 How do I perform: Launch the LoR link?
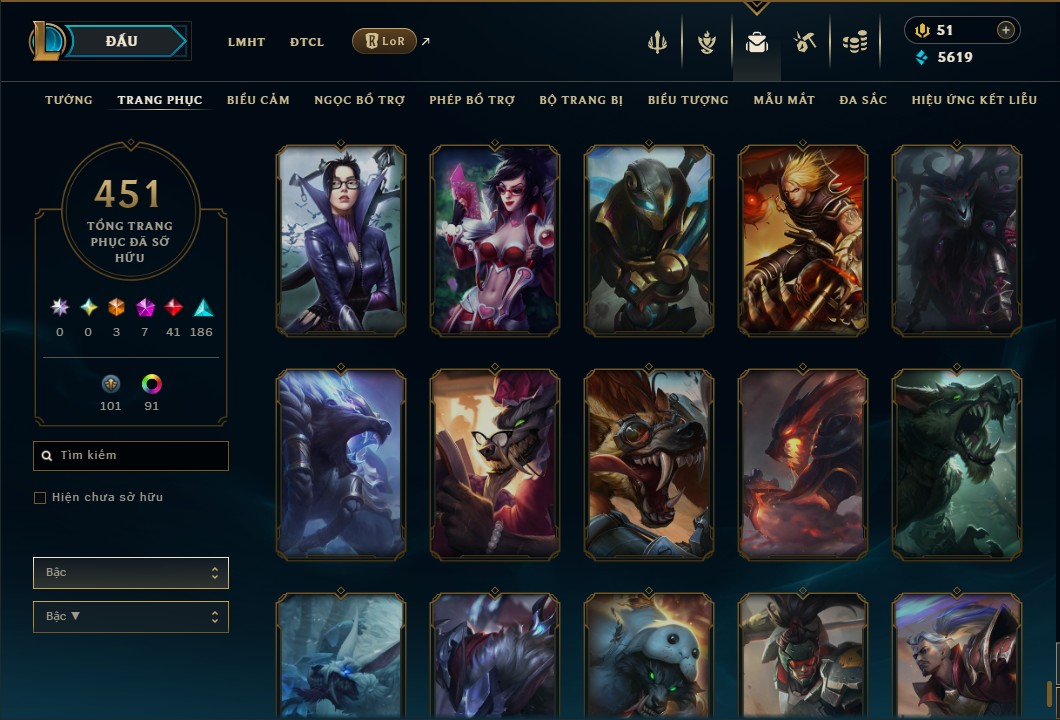[x=385, y=41]
